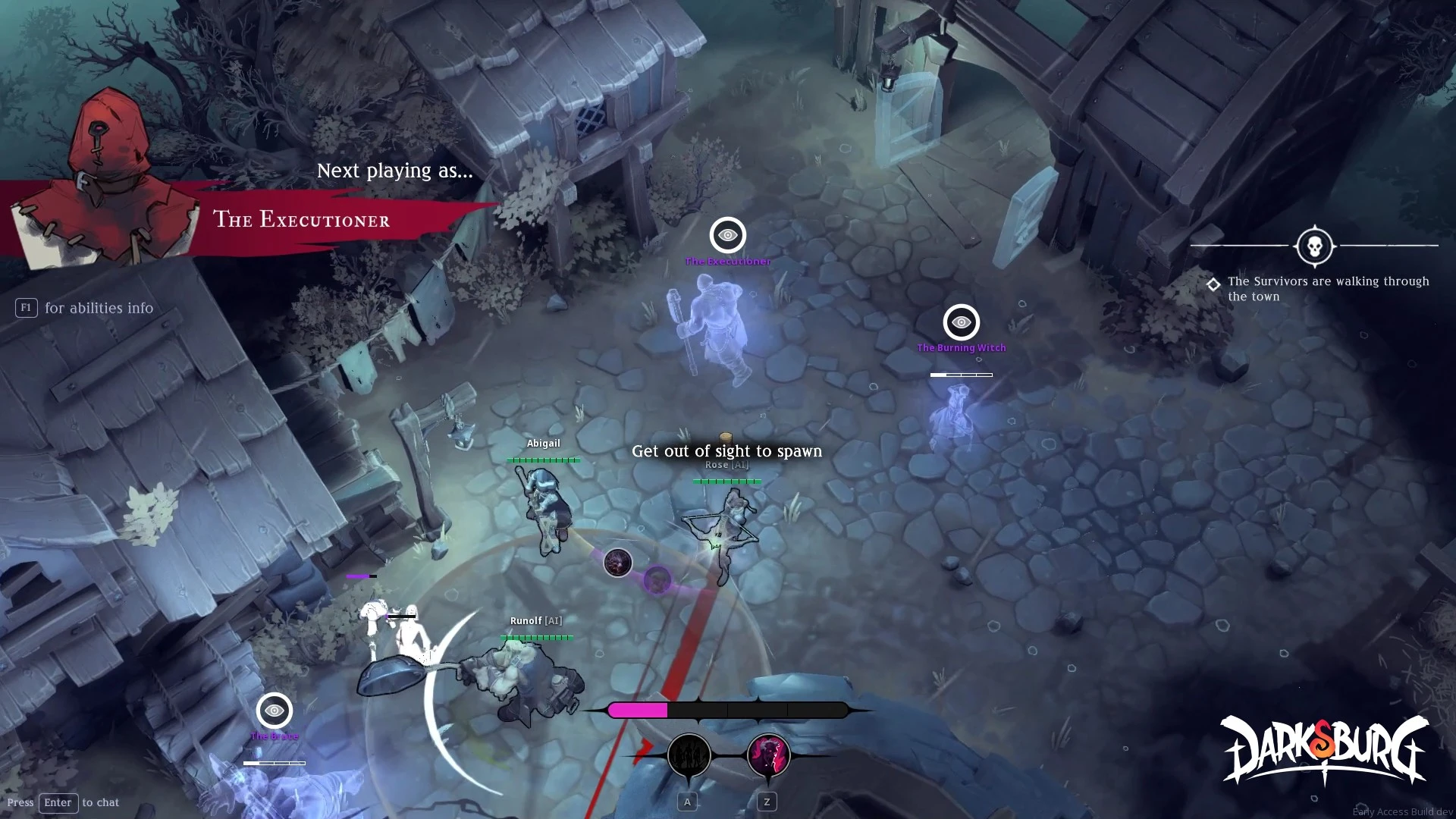Activate the dark horde silhouette ability
This screenshot has width=1456, height=819.
(689, 755)
